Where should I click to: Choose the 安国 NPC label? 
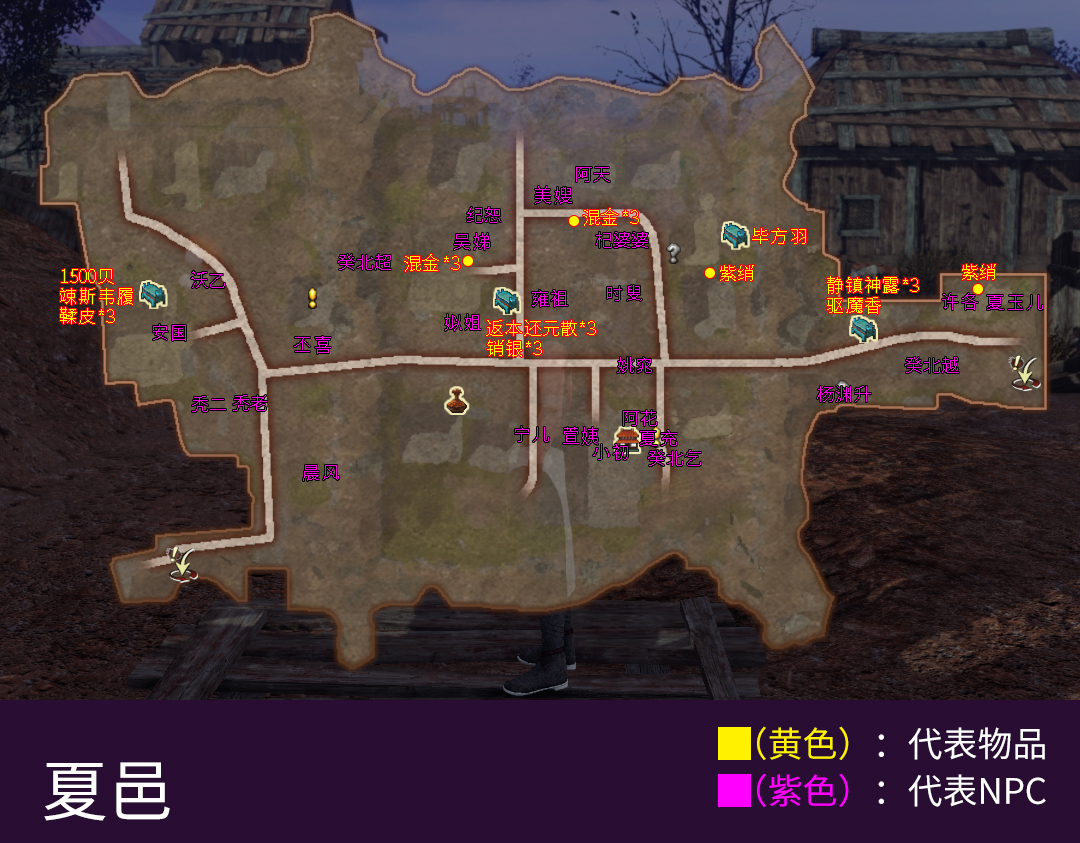(x=170, y=333)
